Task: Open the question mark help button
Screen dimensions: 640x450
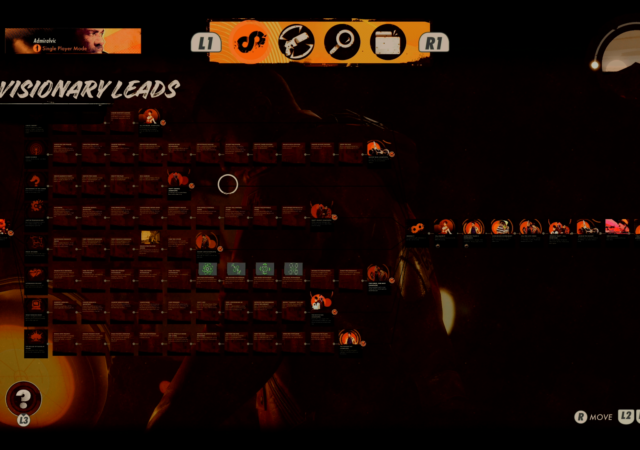Action: [23, 398]
